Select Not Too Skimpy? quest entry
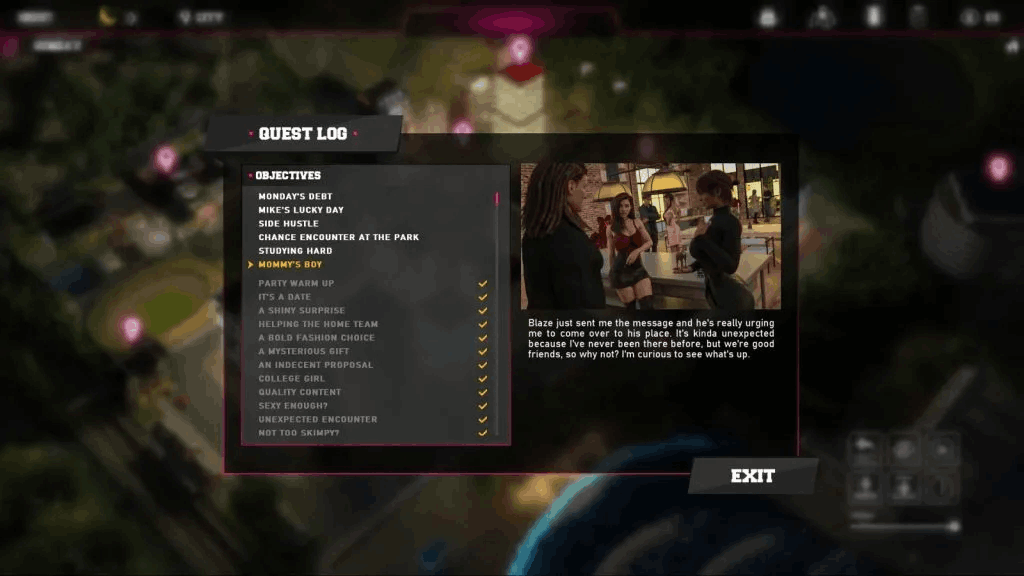The image size is (1024, 576). coord(298,433)
